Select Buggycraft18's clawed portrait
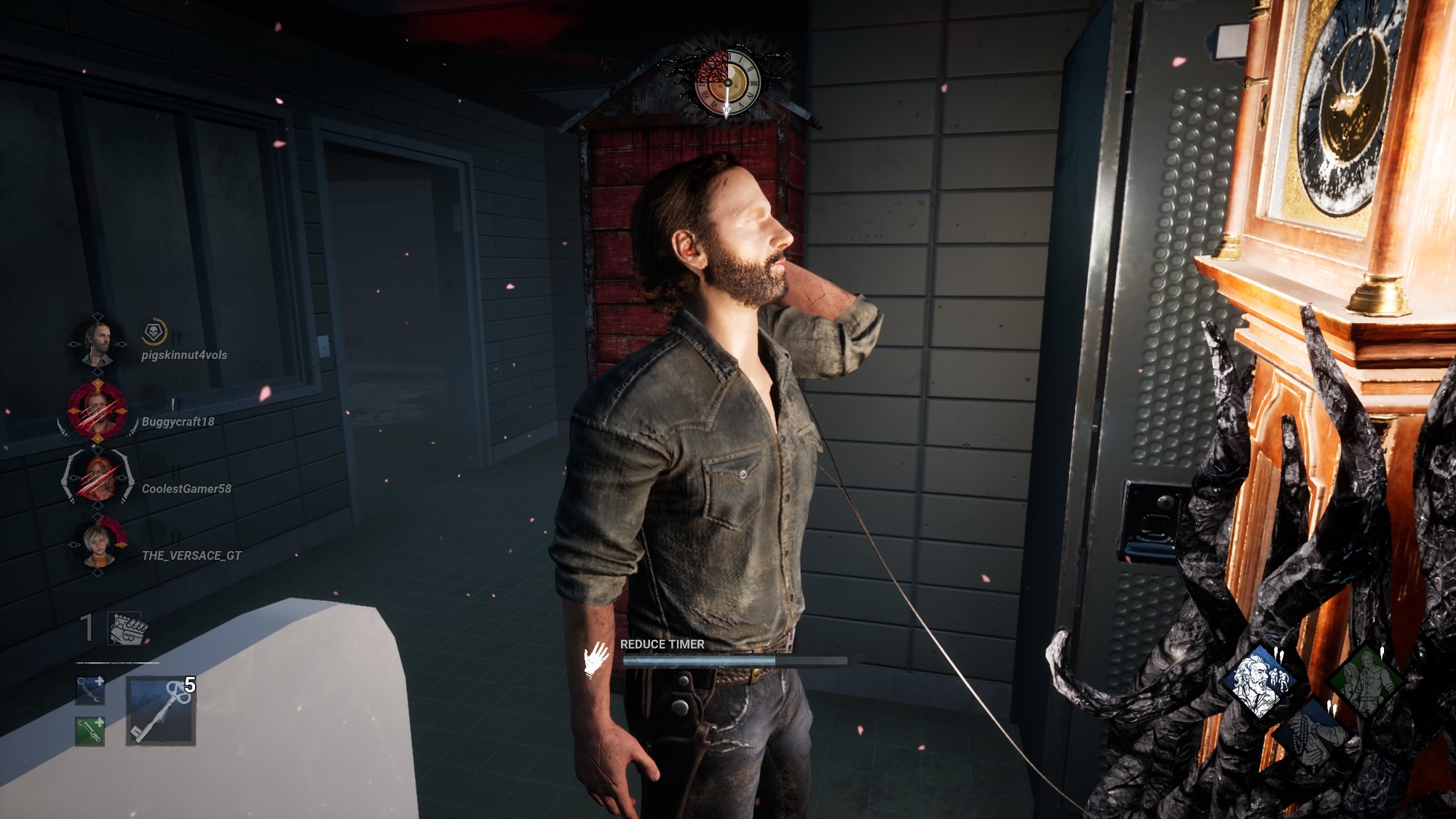The height and width of the screenshot is (819, 1456). 98,411
